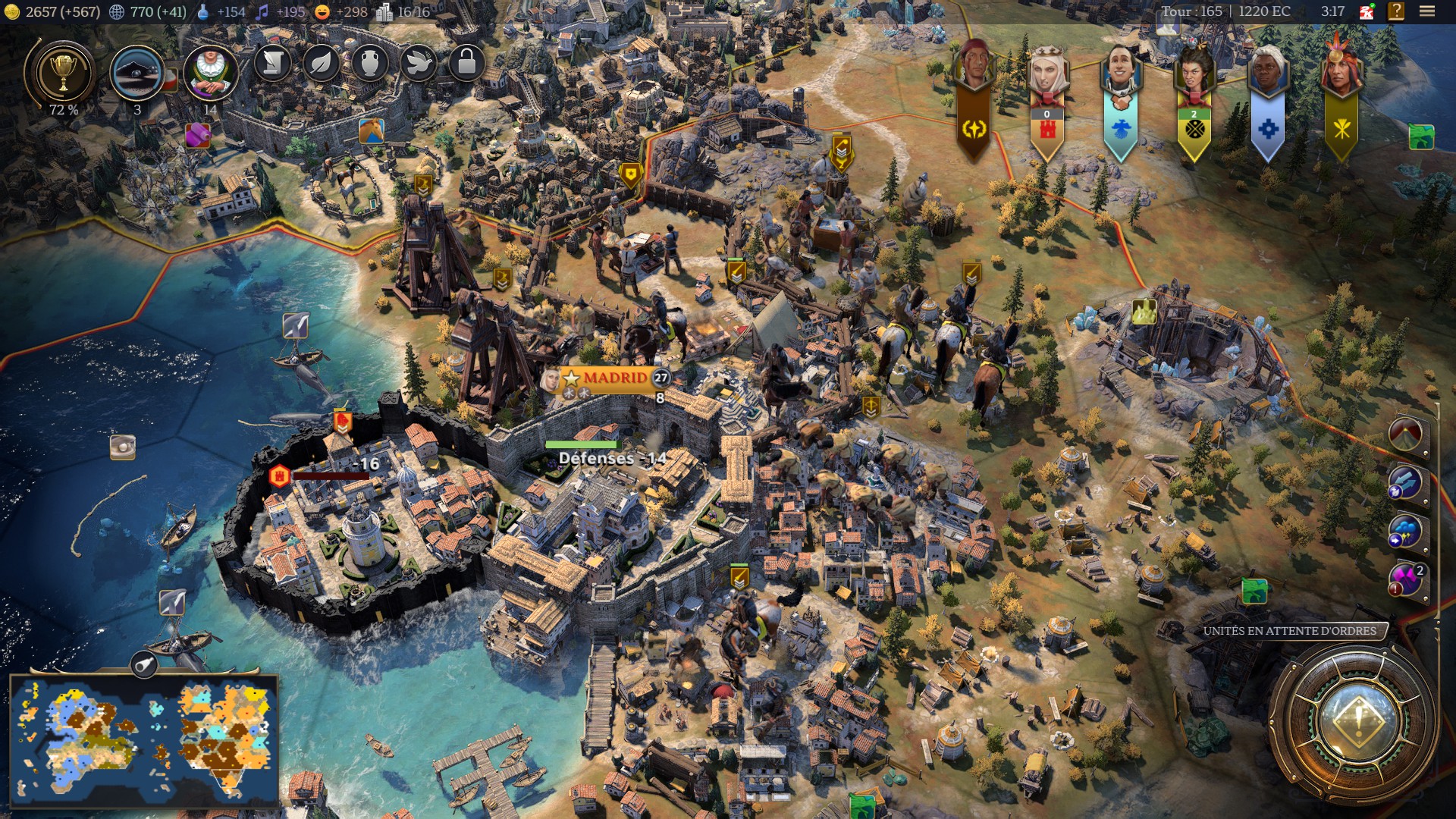Open the hamburger main menu

(x=1427, y=11)
